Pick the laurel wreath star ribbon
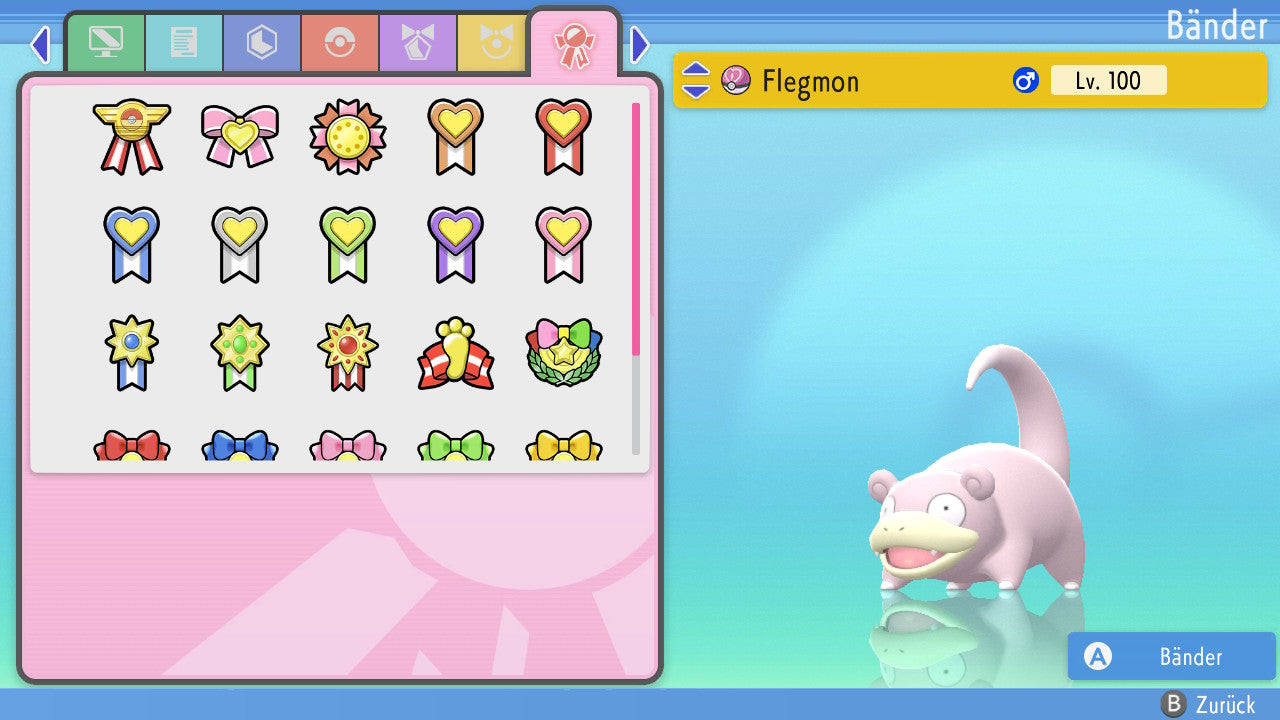Screen dimensions: 1280x720 [x=564, y=353]
